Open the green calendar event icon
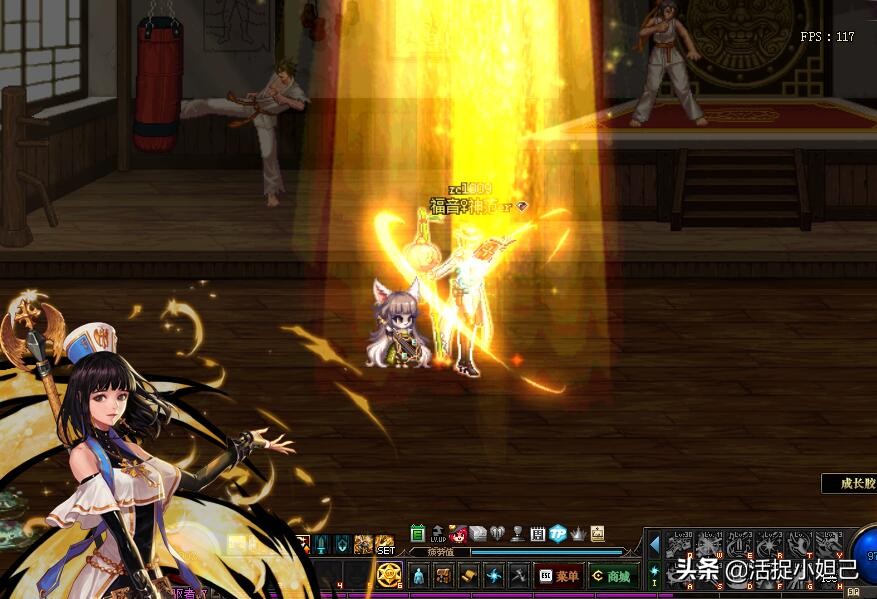The image size is (877, 599). pos(418,534)
